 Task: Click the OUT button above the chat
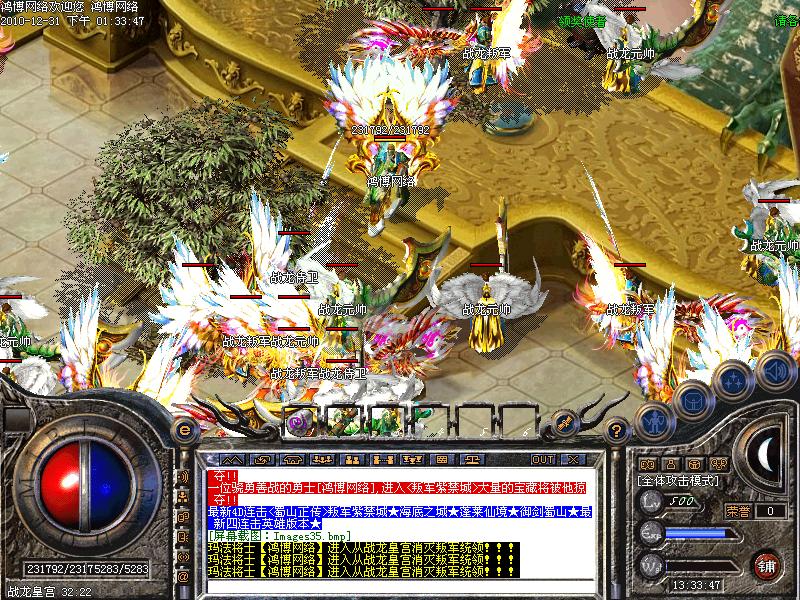(542, 459)
